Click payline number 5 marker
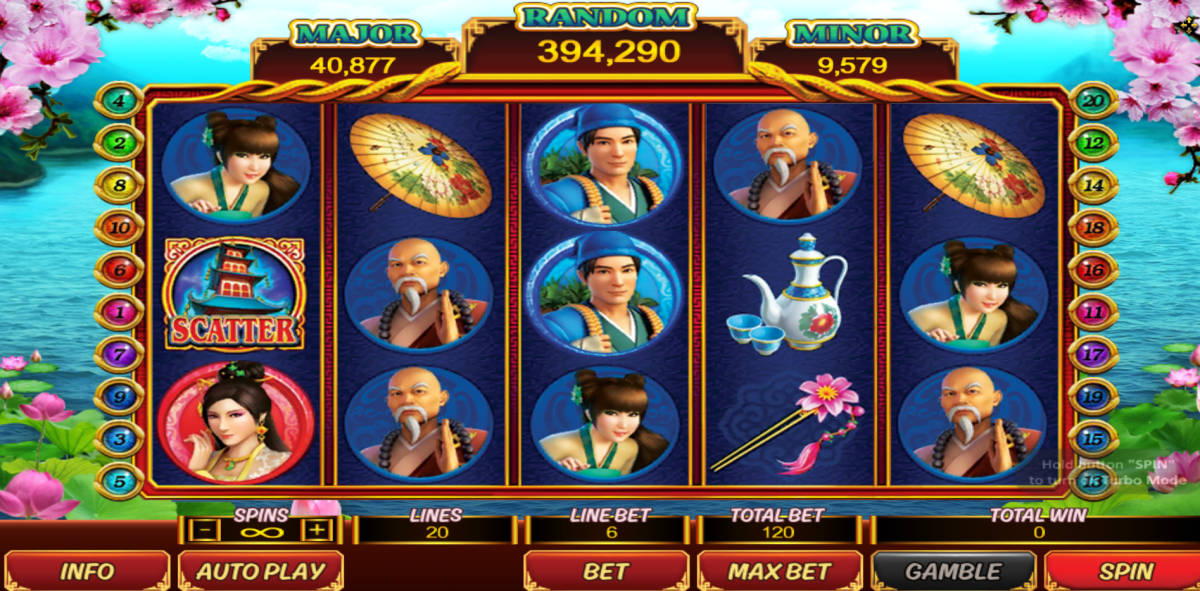 [119, 481]
